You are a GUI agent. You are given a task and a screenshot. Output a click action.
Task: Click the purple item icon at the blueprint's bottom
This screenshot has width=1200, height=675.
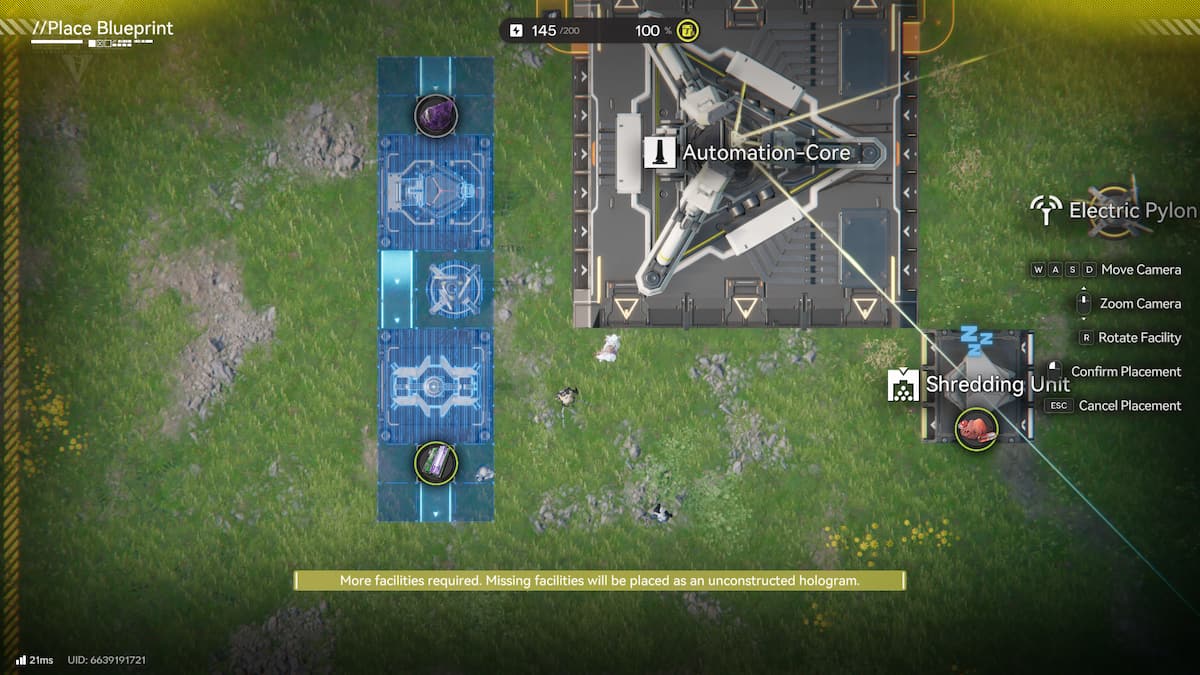436,462
